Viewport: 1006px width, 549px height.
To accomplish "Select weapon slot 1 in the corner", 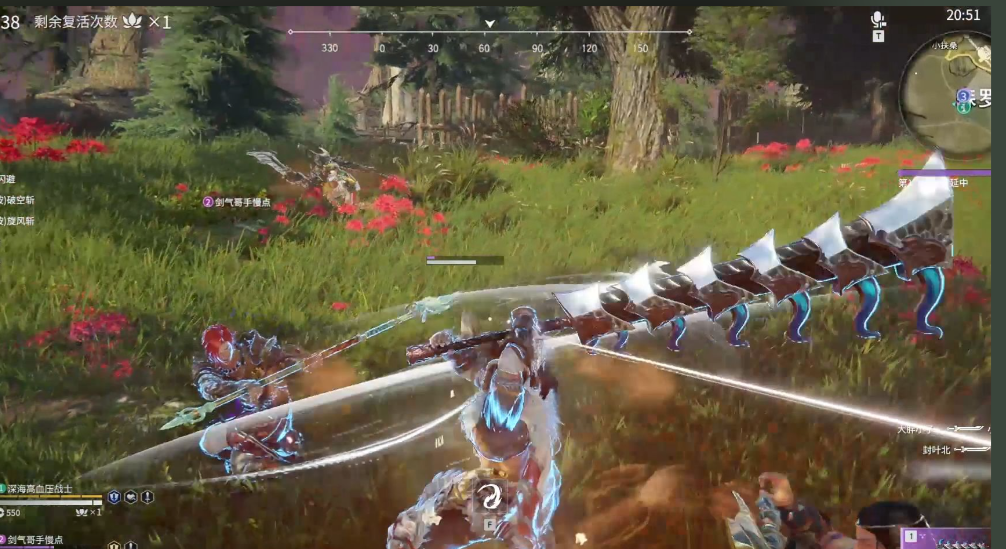I will [910, 538].
